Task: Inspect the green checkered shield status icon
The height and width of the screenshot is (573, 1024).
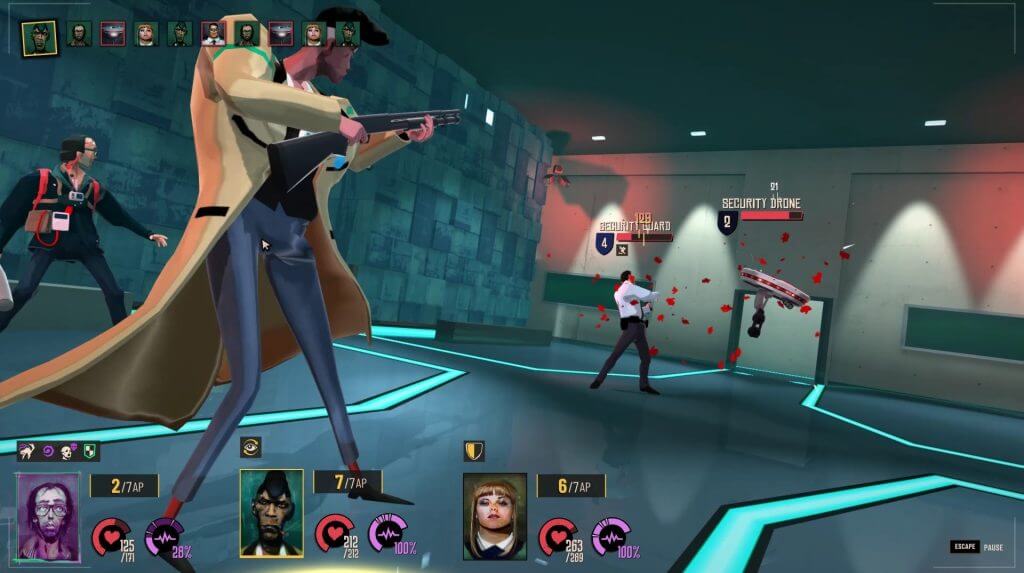Action: (91, 451)
